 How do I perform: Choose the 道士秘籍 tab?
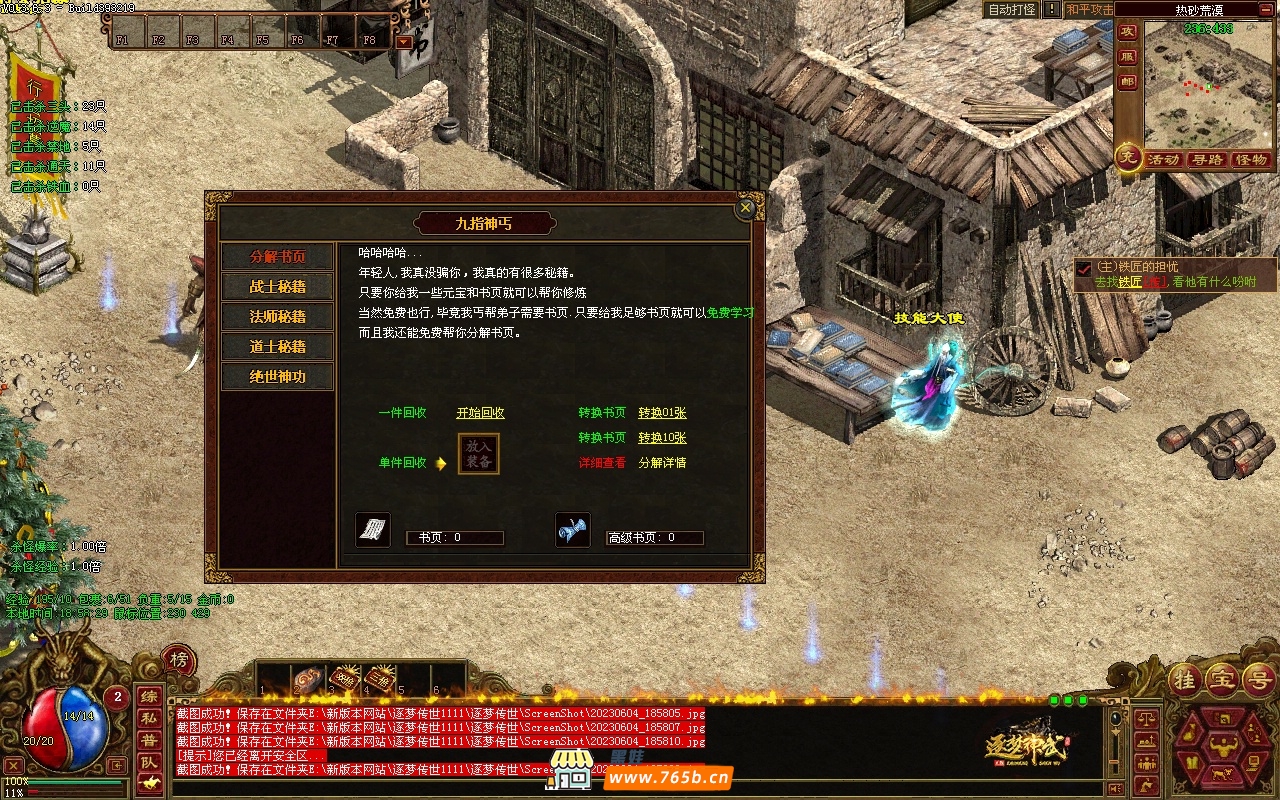[x=277, y=347]
